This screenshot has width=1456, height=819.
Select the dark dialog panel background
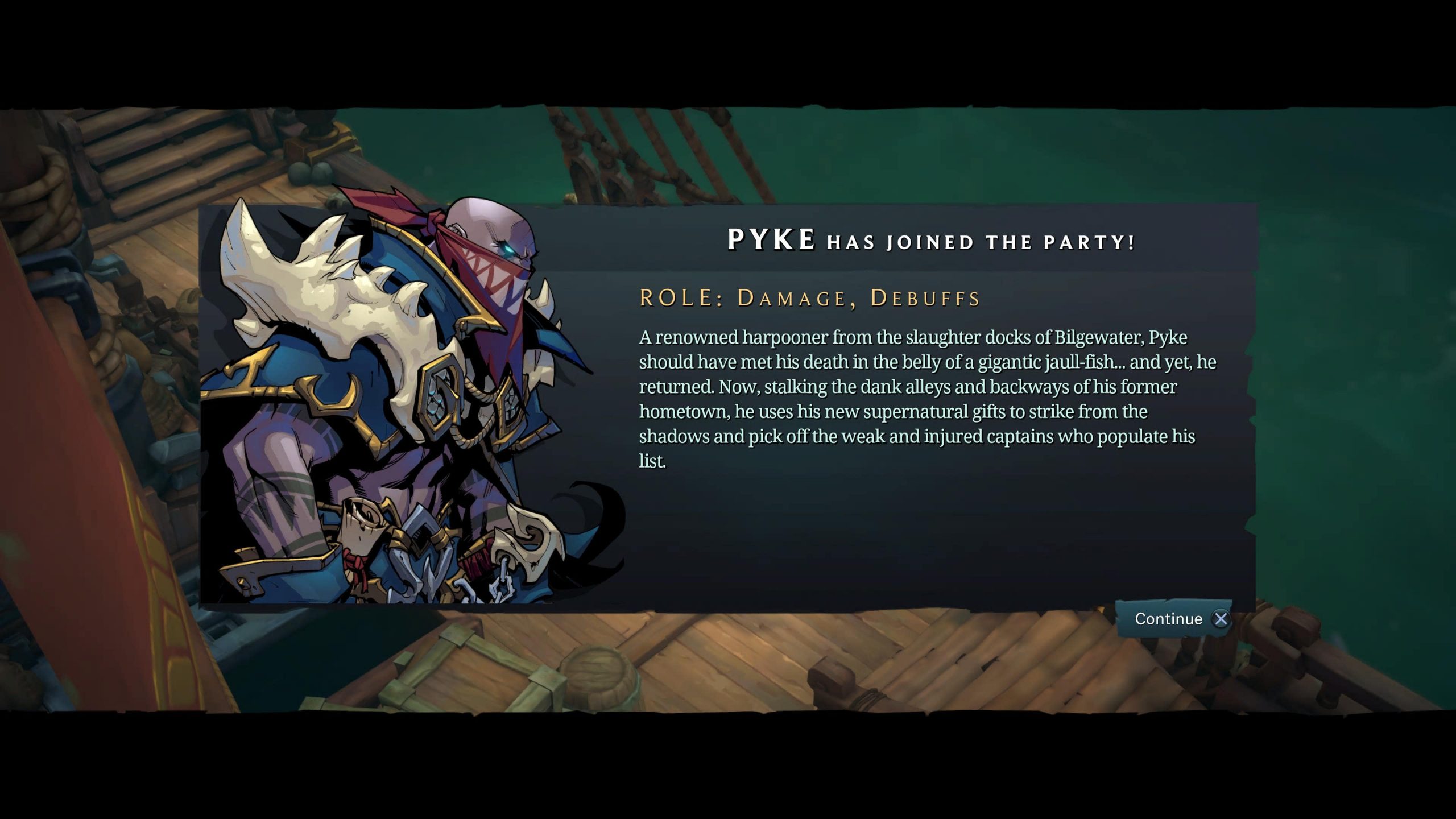click(x=910, y=529)
